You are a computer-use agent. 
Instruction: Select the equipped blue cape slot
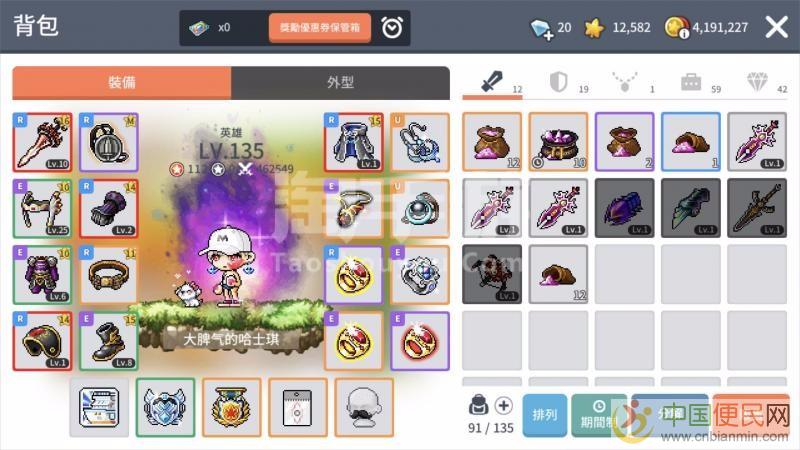(353, 141)
